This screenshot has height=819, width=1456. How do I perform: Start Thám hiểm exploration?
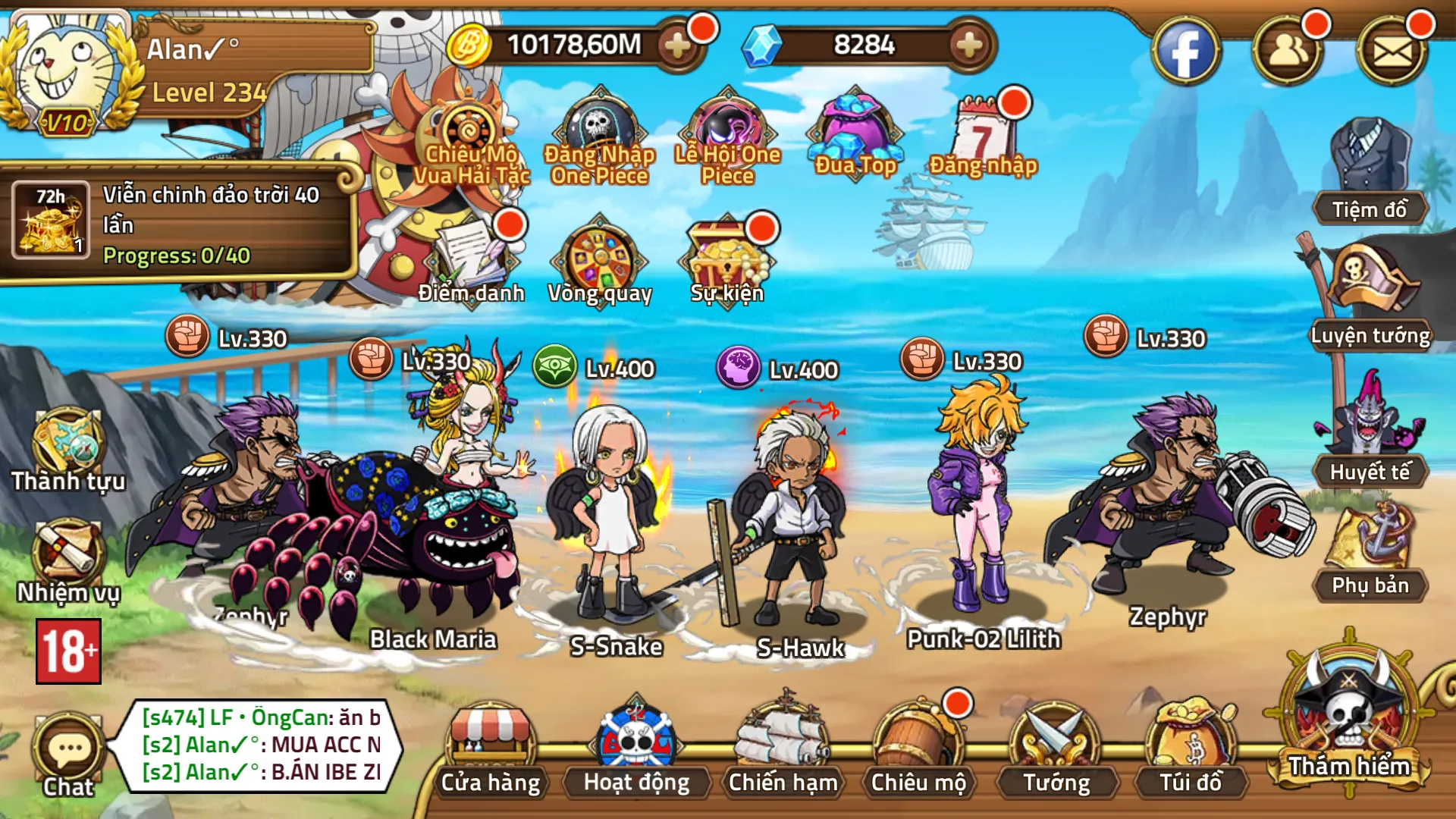click(x=1349, y=720)
